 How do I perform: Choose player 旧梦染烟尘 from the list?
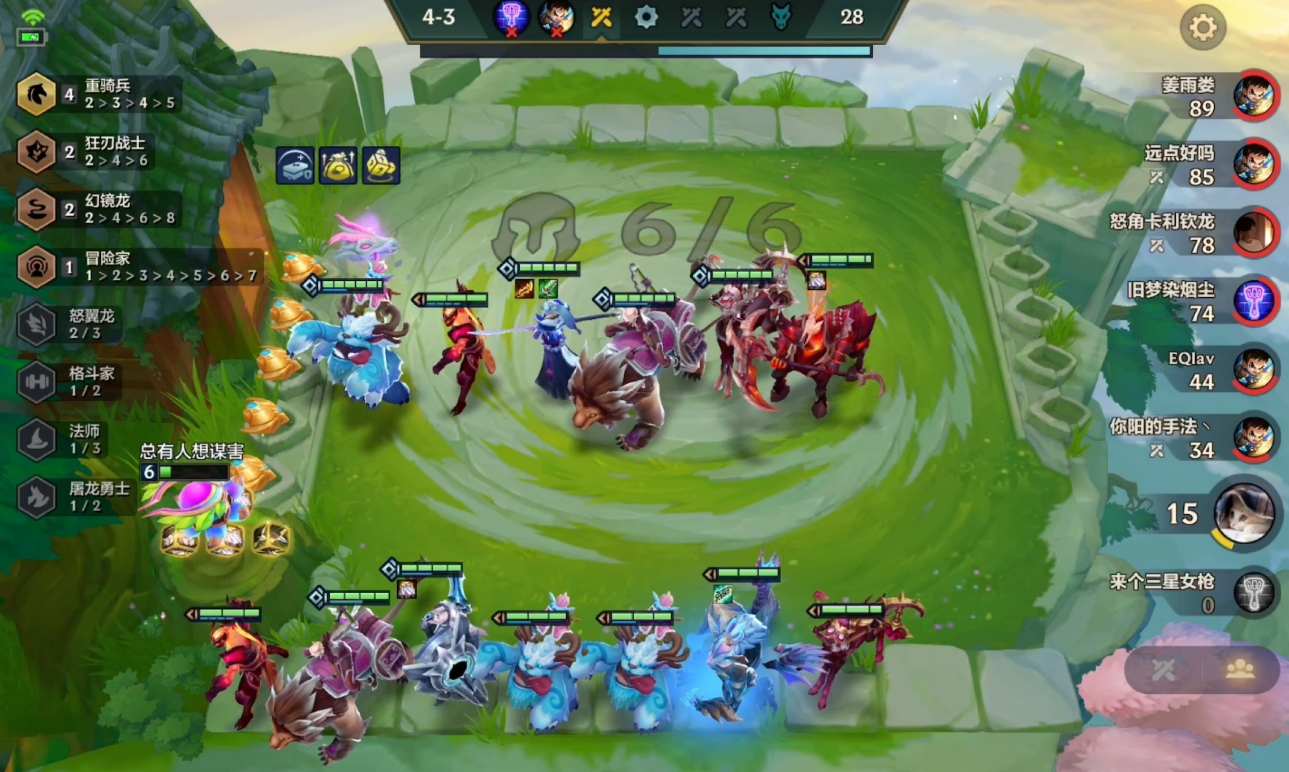(x=1254, y=301)
